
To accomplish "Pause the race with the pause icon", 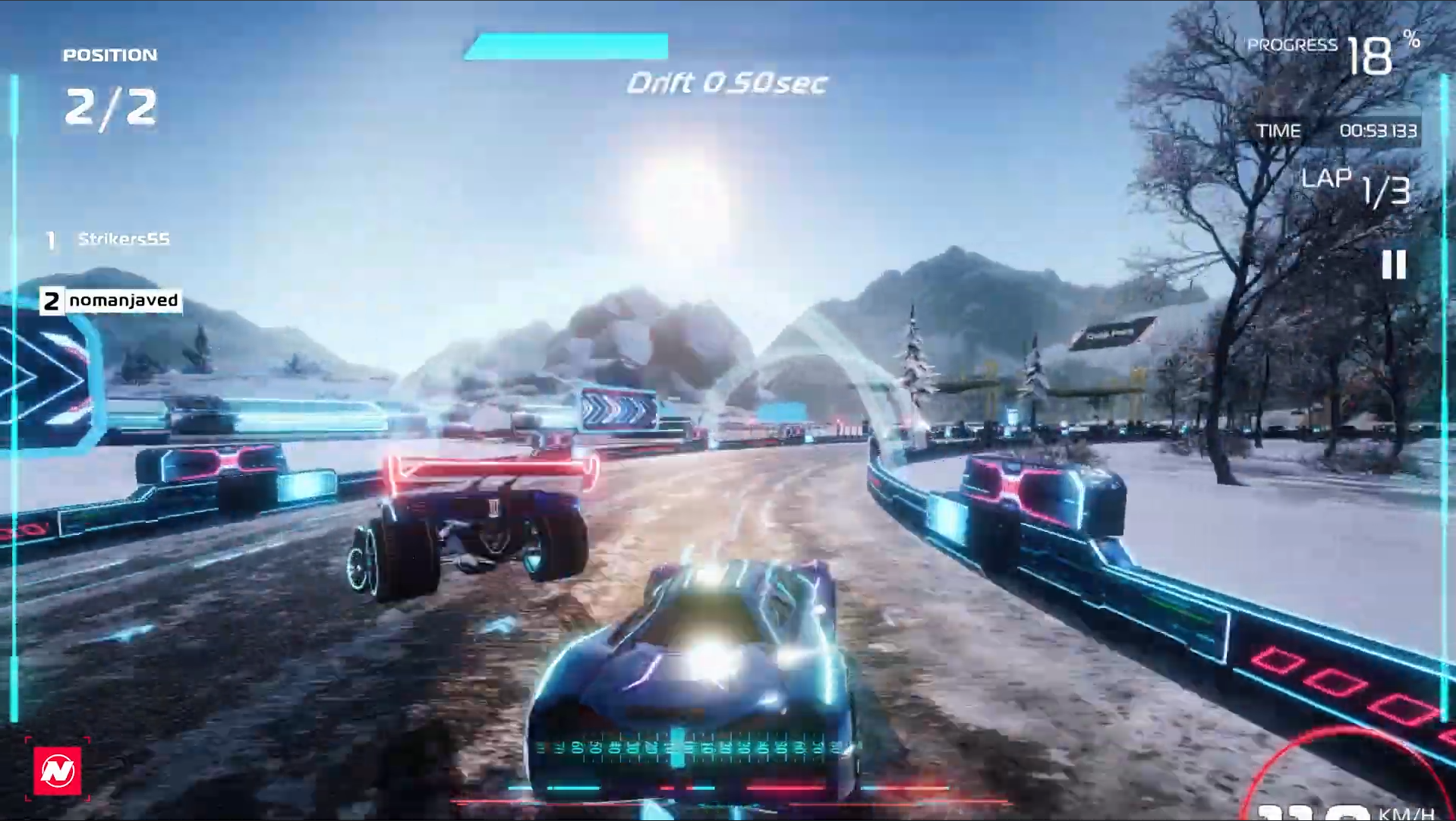I will [1394, 265].
